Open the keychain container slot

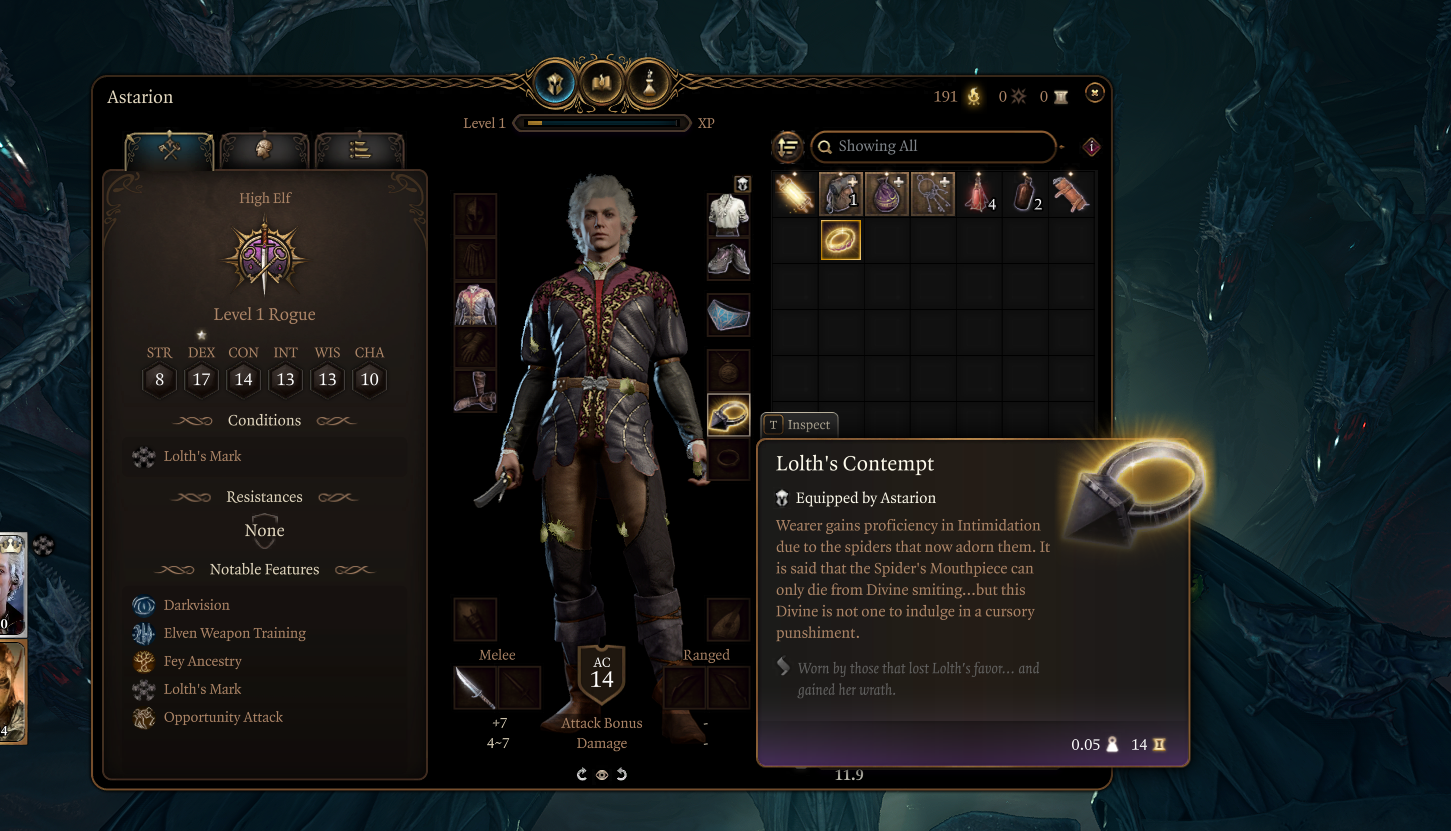933,194
